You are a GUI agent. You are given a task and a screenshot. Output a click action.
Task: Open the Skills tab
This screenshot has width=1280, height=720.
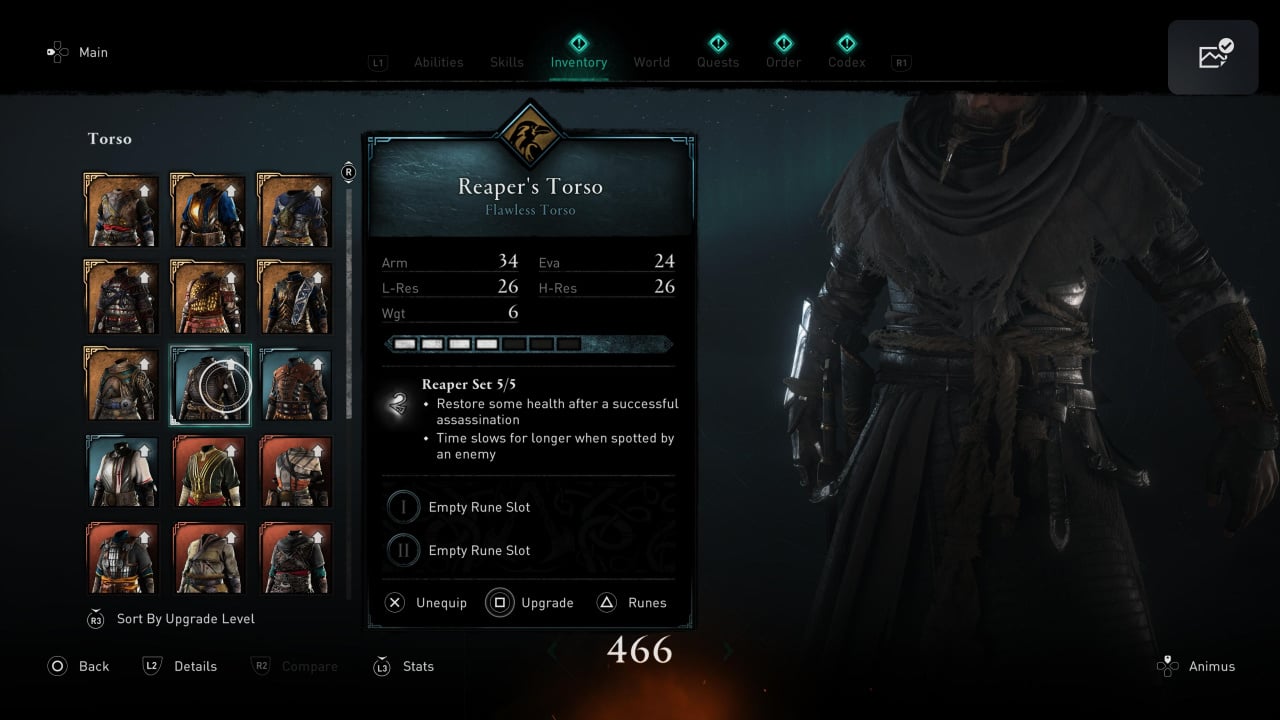tap(506, 62)
